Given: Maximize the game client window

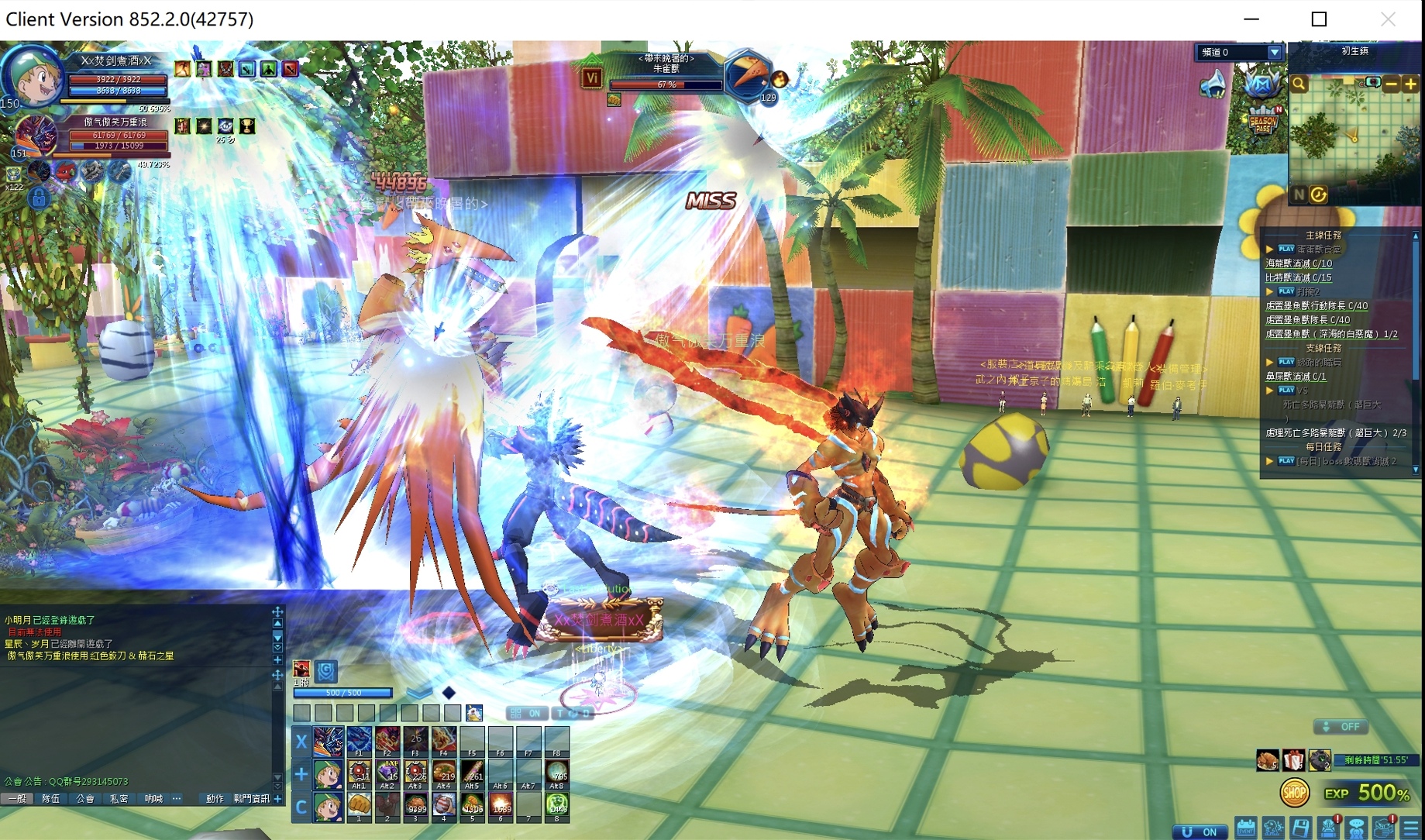Looking at the screenshot, I should (x=1319, y=19).
